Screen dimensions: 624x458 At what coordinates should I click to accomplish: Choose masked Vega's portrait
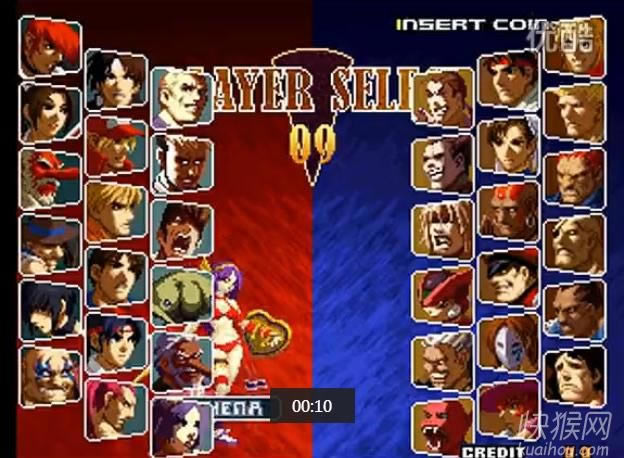[x=508, y=341]
